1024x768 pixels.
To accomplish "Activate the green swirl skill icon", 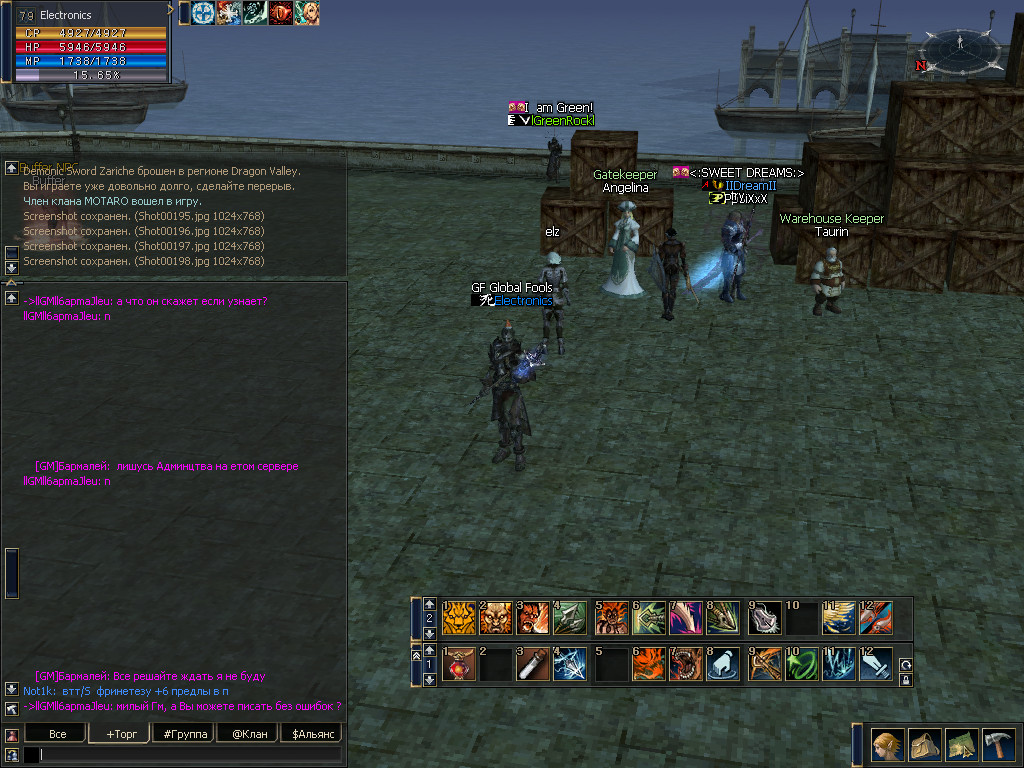I will 801,665.
